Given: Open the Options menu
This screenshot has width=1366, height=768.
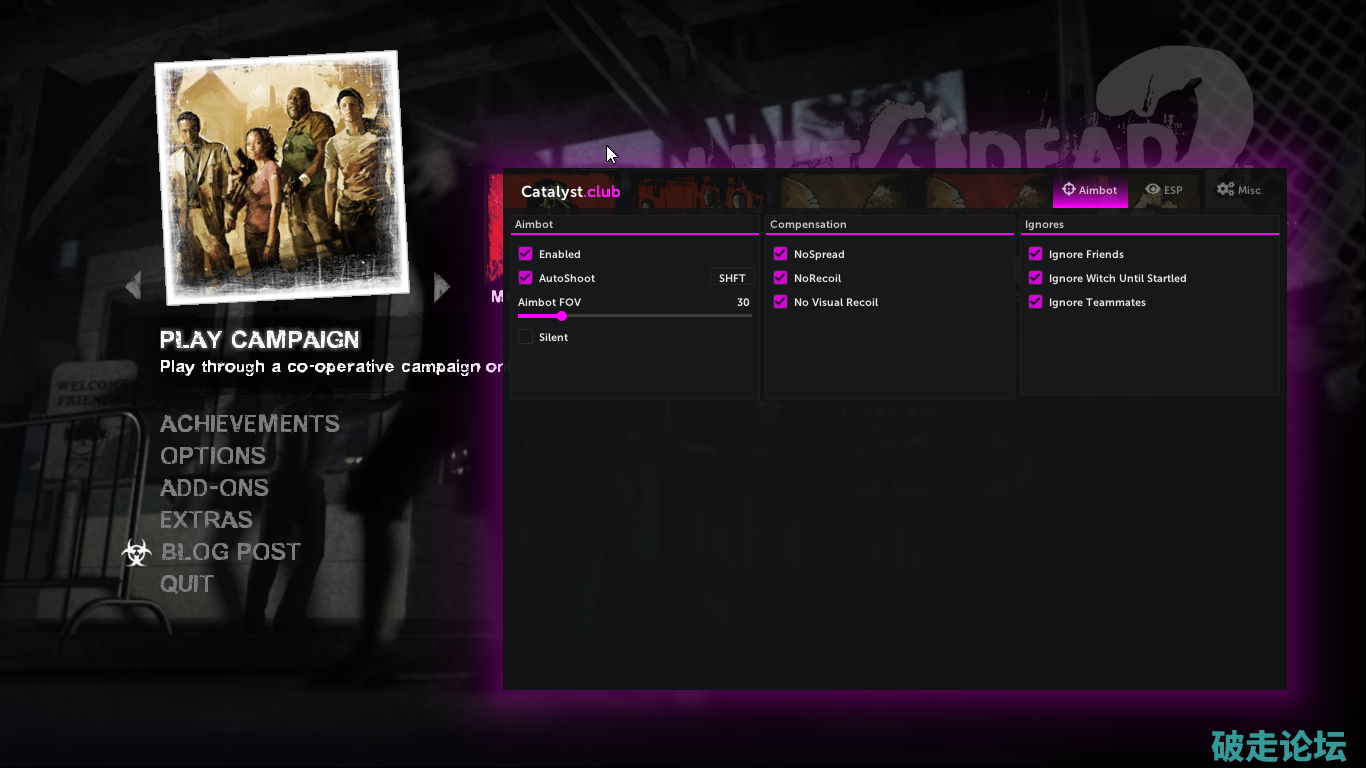Looking at the screenshot, I should pos(213,456).
